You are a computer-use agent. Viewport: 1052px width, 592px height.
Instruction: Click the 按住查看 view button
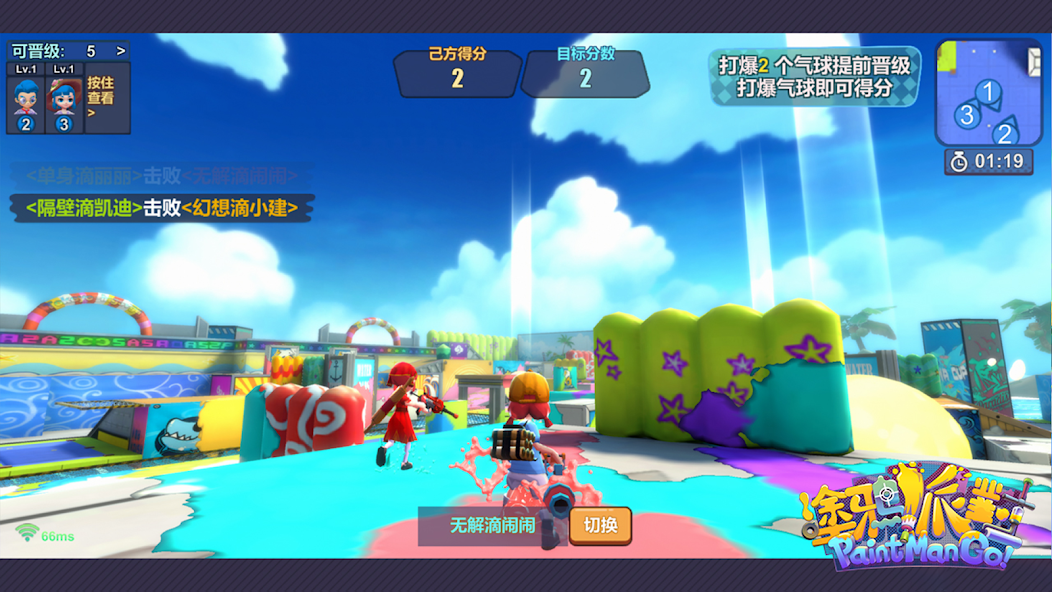pos(101,98)
